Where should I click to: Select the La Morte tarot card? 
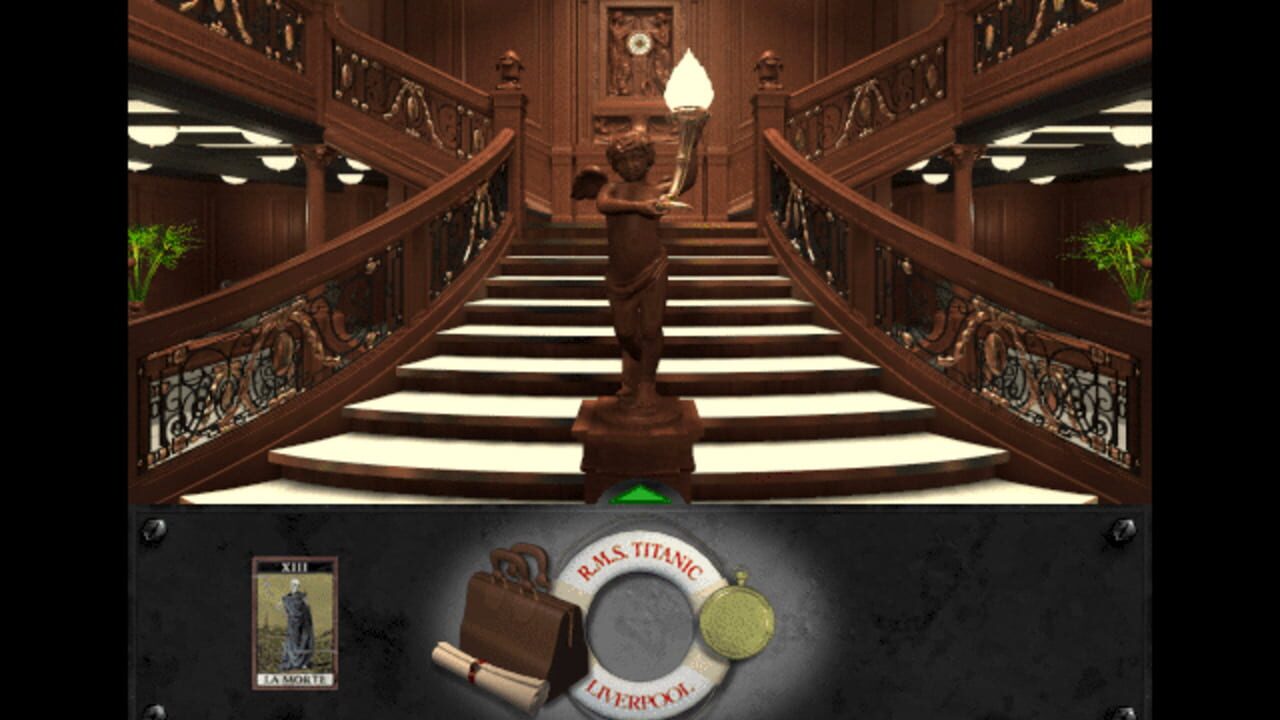pos(294,622)
